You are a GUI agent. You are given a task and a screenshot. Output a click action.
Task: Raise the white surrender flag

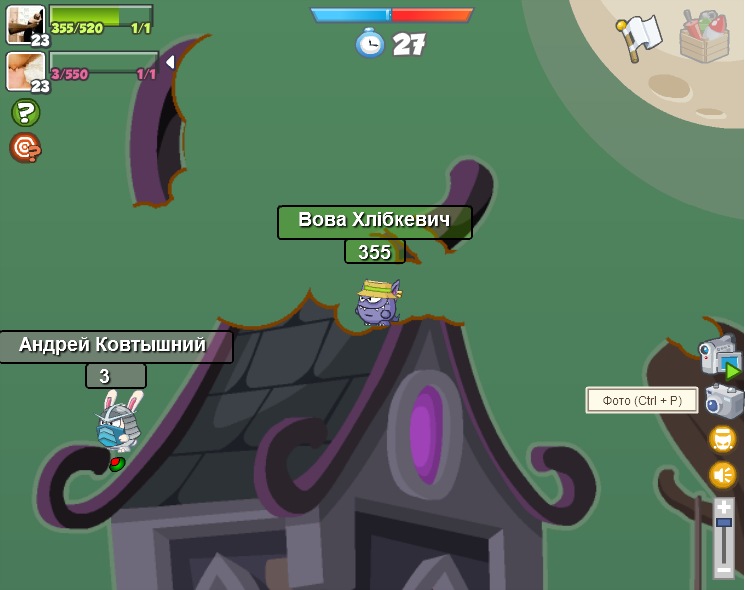tap(639, 37)
